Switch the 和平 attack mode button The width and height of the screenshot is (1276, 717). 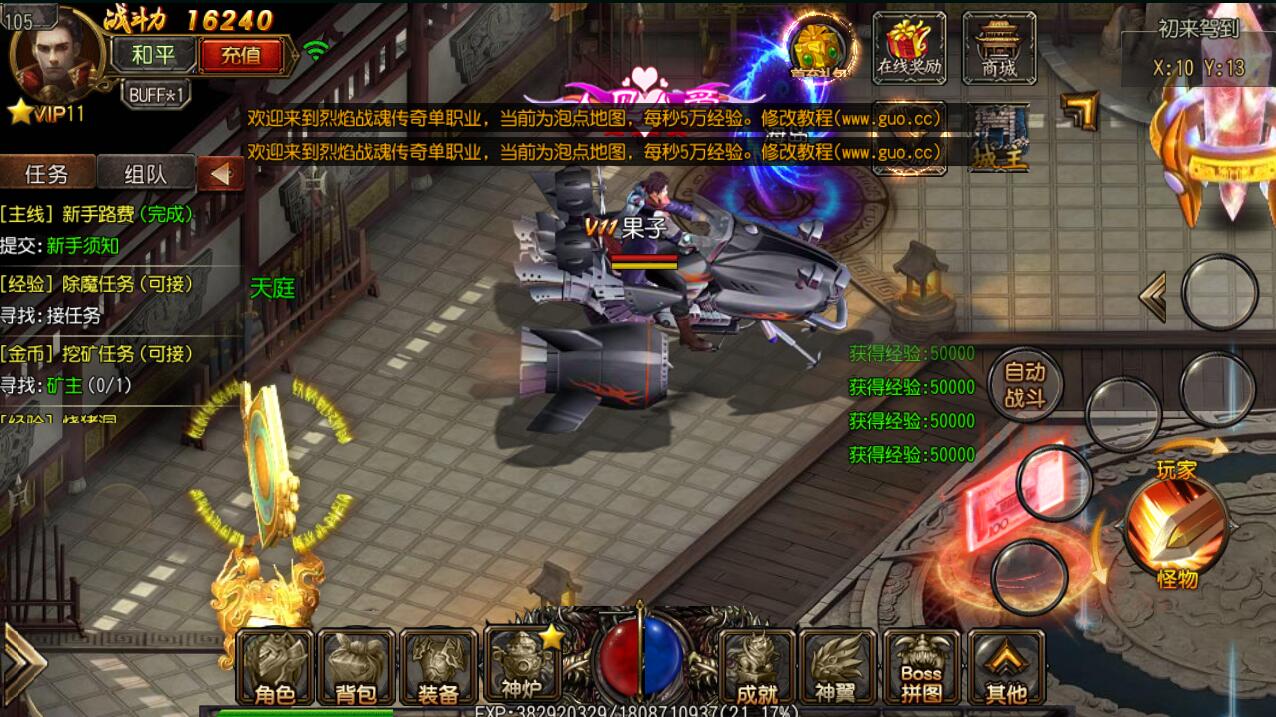(152, 54)
